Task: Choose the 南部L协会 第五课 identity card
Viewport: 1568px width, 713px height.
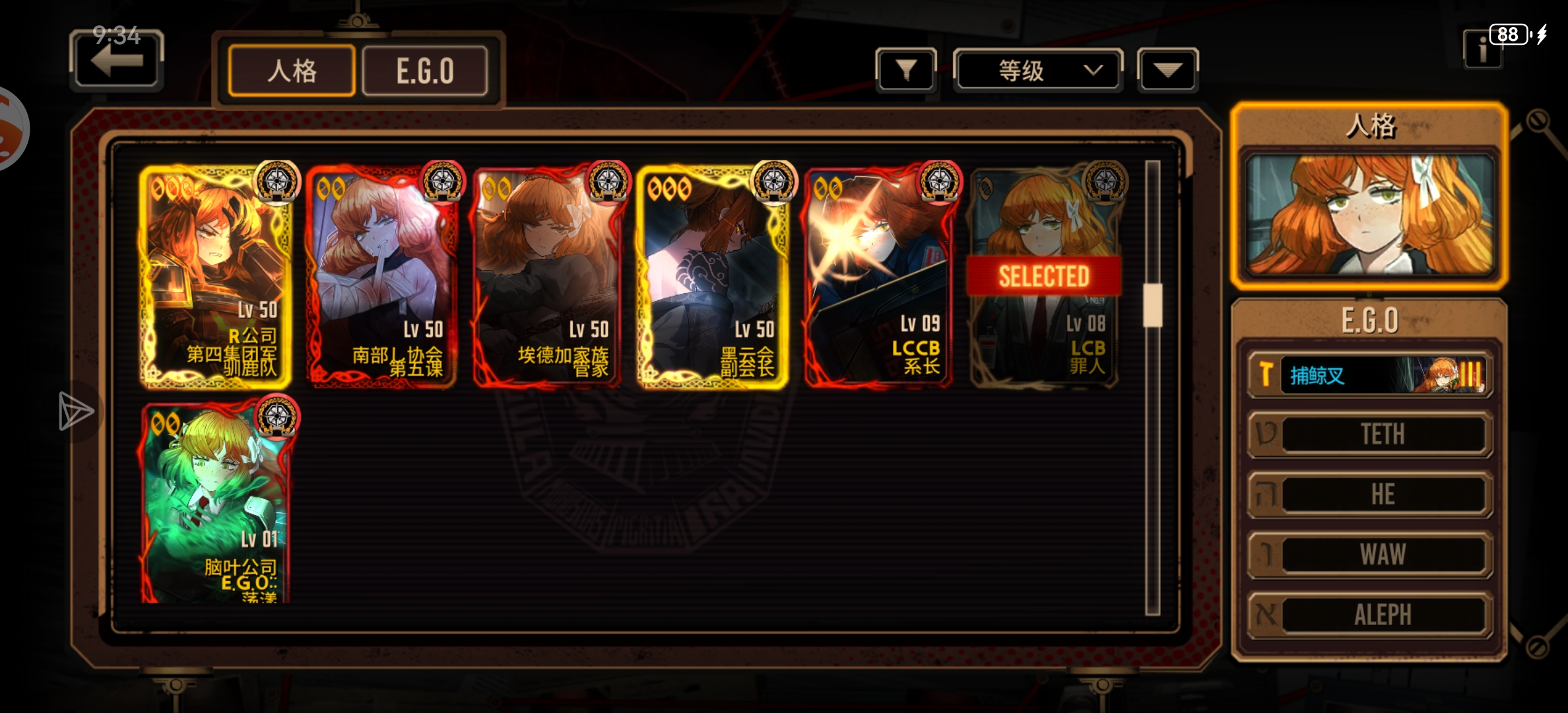Action: [x=382, y=277]
